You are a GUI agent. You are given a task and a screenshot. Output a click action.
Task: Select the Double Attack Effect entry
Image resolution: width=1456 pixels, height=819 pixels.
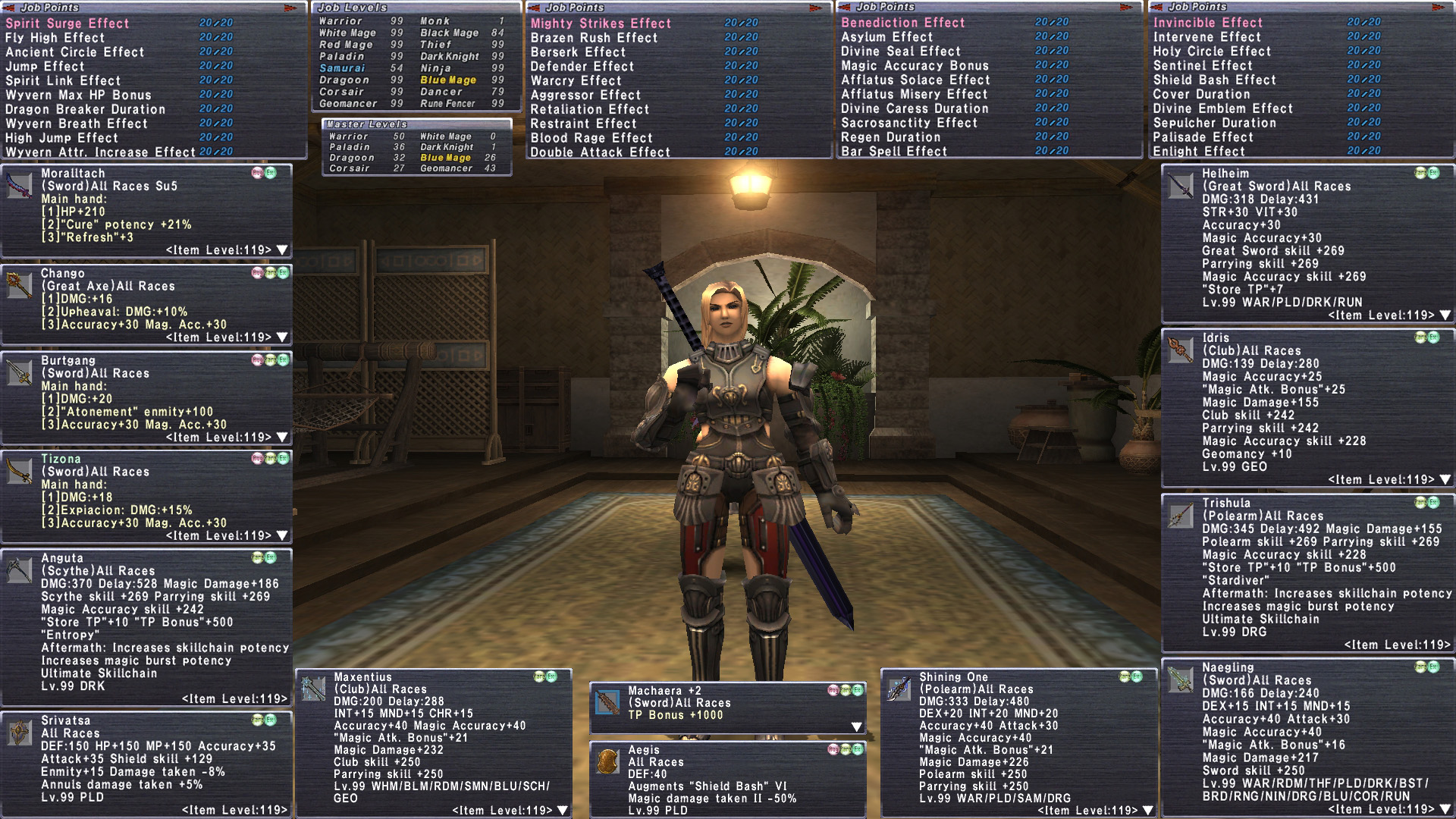[x=600, y=152]
